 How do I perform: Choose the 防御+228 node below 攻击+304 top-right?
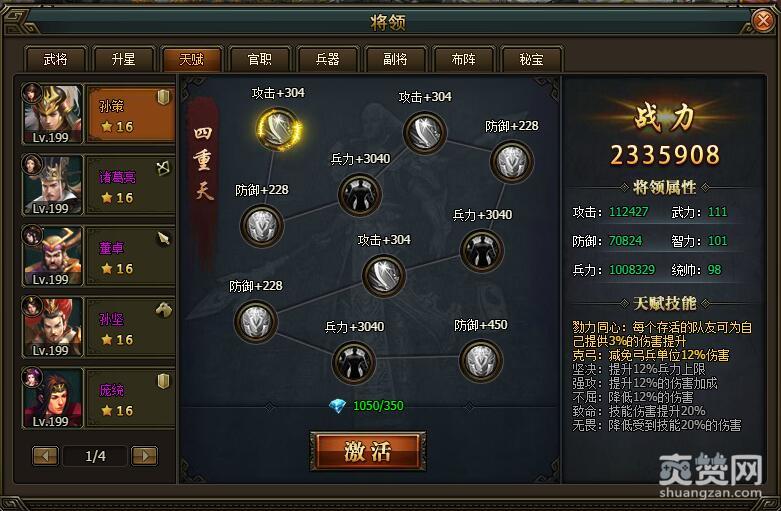coord(511,161)
